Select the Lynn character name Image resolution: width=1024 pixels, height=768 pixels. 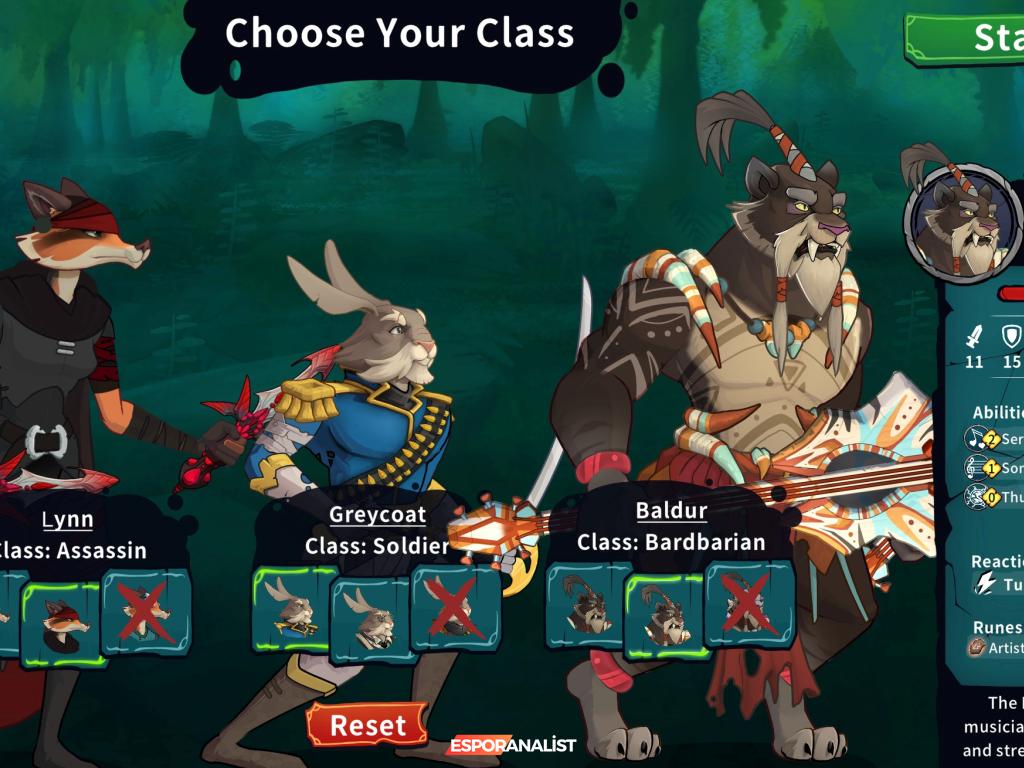pyautogui.click(x=68, y=519)
